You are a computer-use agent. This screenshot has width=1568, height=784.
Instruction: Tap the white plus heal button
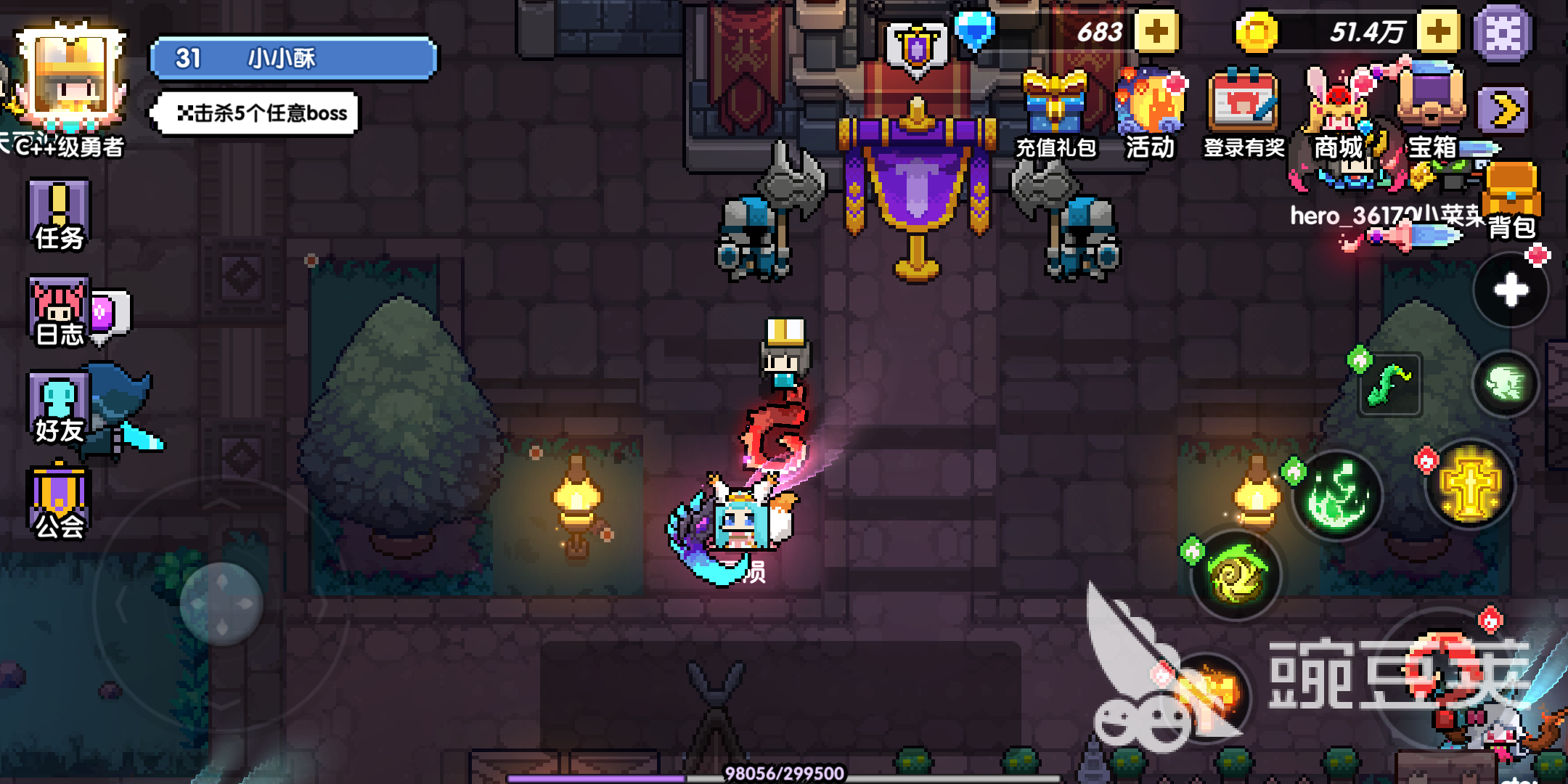1511,290
